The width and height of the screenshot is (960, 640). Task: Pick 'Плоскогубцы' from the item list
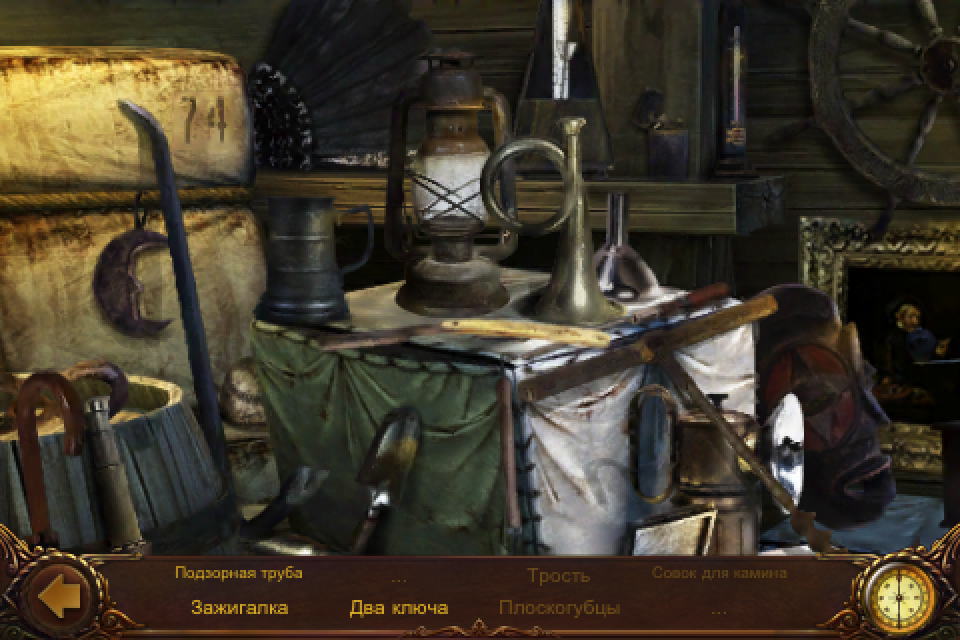[559, 607]
